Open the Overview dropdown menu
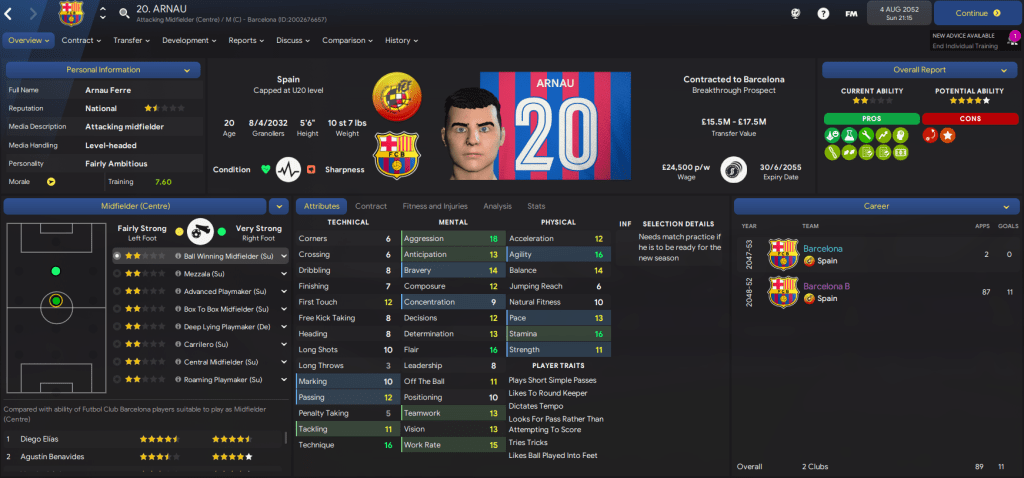Screen dimensions: 1024x478 [x=28, y=41]
